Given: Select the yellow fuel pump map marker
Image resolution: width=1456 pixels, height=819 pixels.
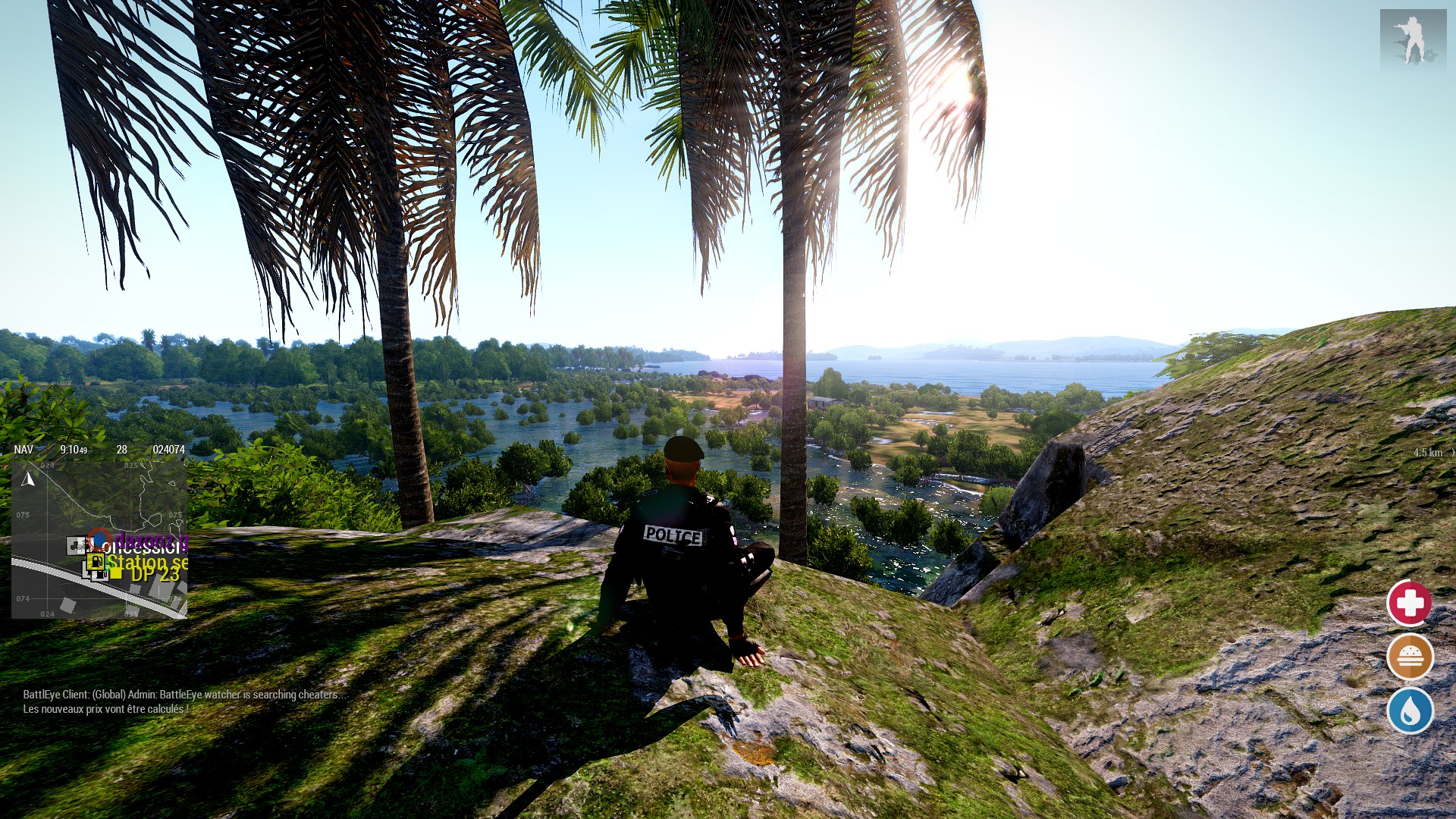Looking at the screenshot, I should coord(96,562).
